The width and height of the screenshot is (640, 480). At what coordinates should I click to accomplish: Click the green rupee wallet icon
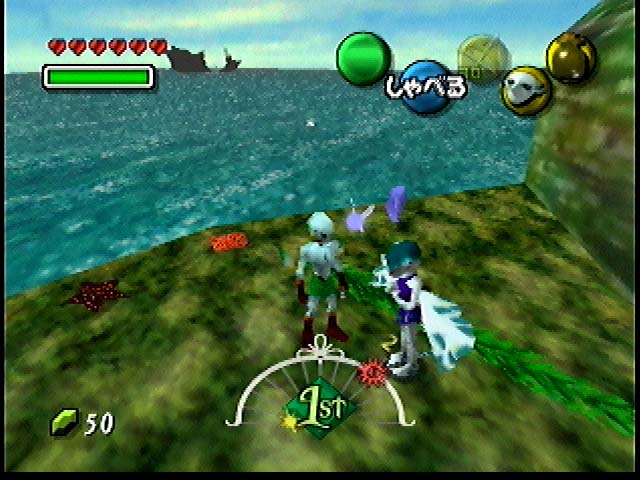click(64, 422)
